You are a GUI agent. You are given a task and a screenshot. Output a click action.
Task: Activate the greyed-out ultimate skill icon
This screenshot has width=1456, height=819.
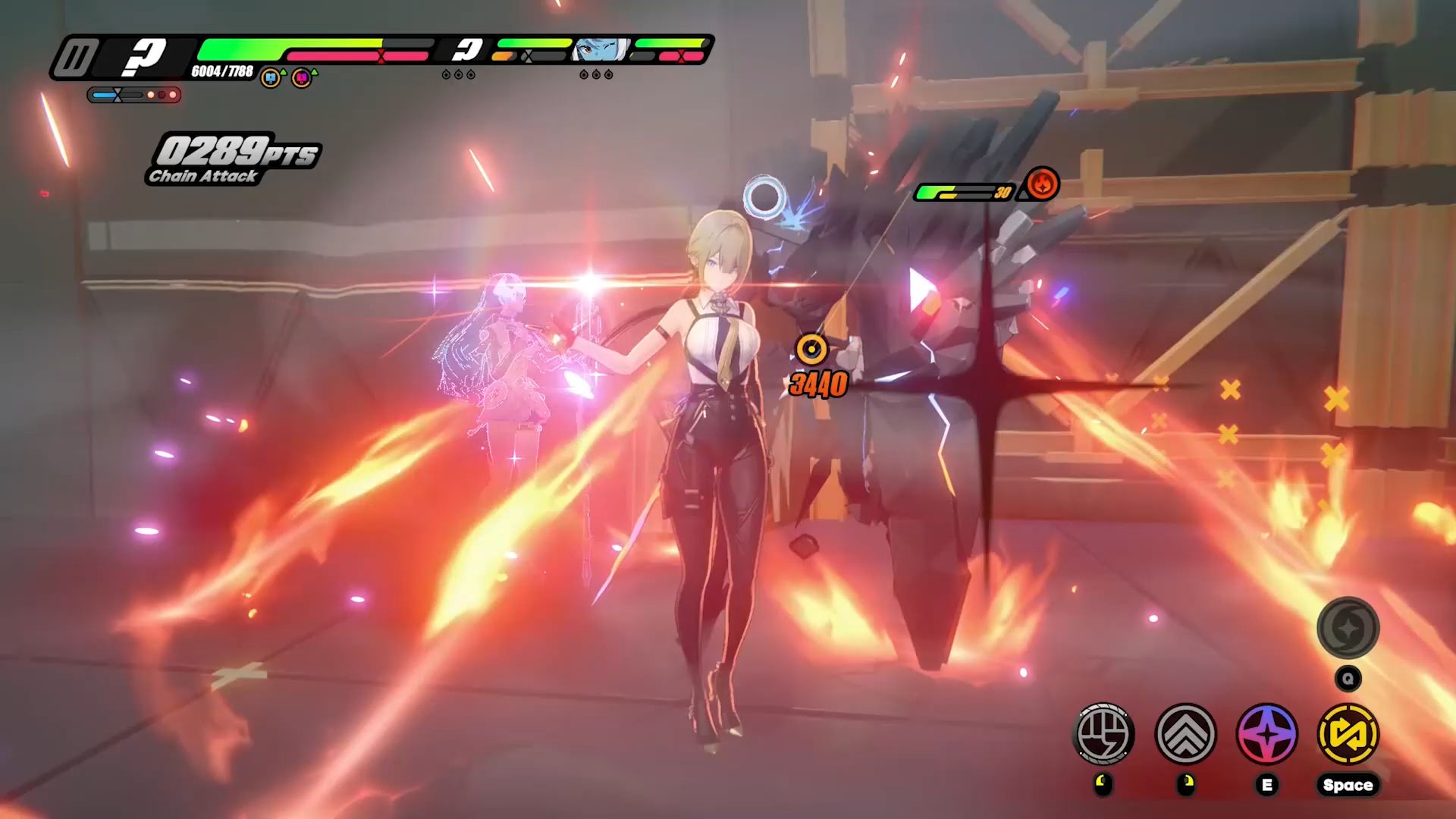pyautogui.click(x=1348, y=627)
